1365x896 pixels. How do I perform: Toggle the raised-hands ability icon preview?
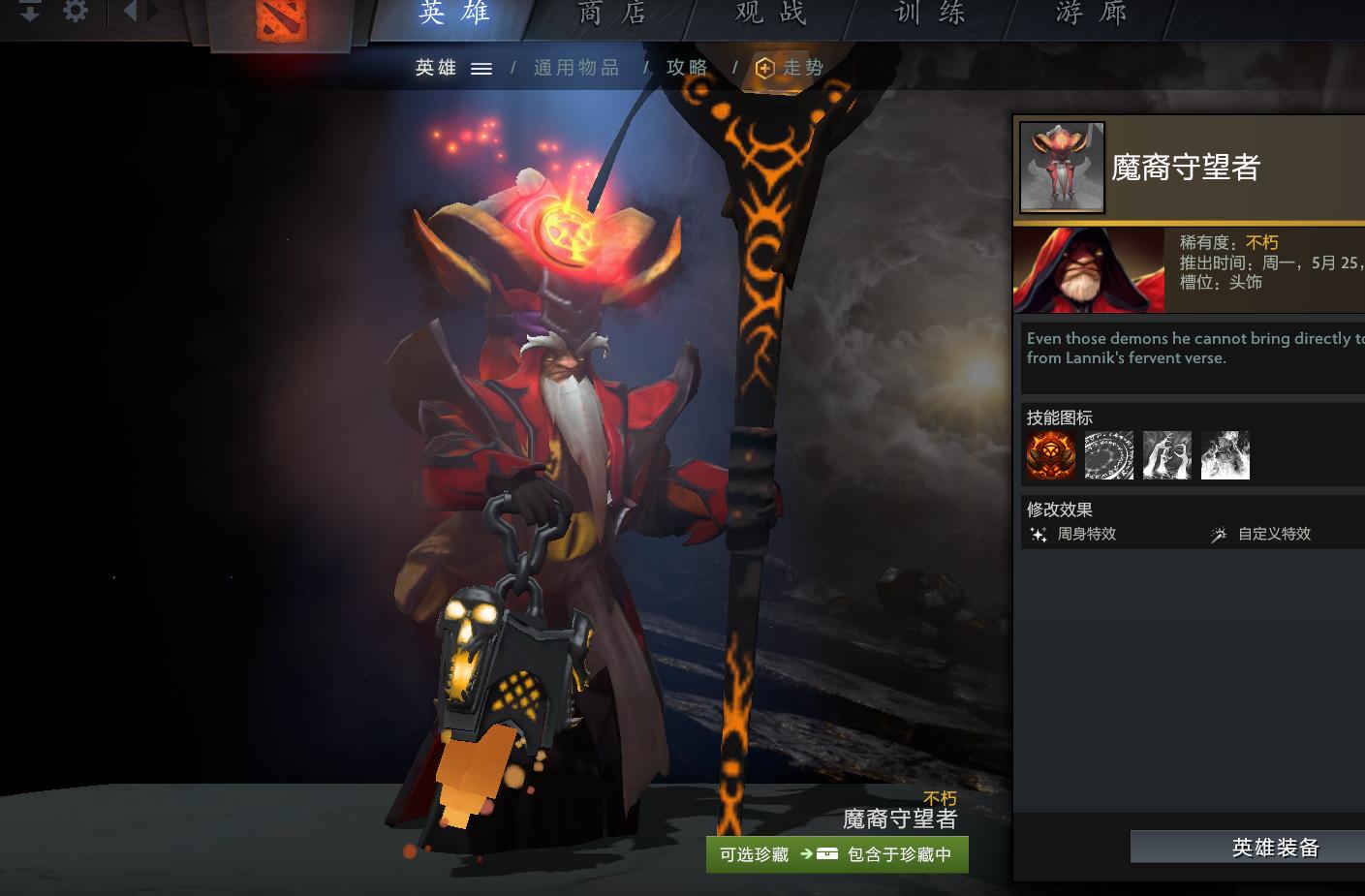[x=1167, y=455]
